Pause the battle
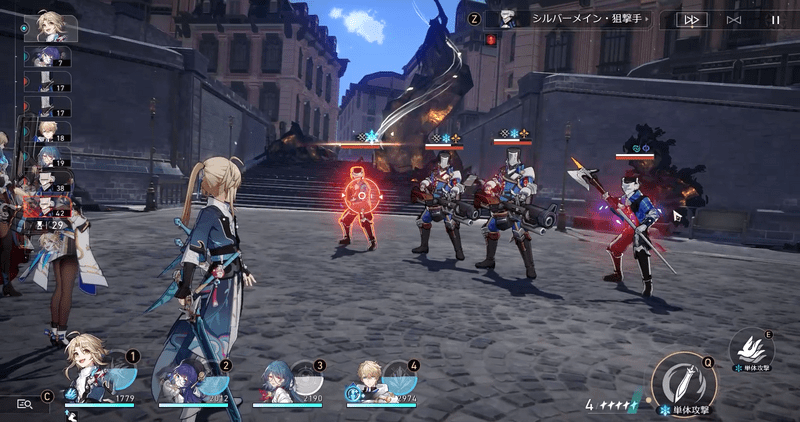This screenshot has width=800, height=422. [775, 19]
